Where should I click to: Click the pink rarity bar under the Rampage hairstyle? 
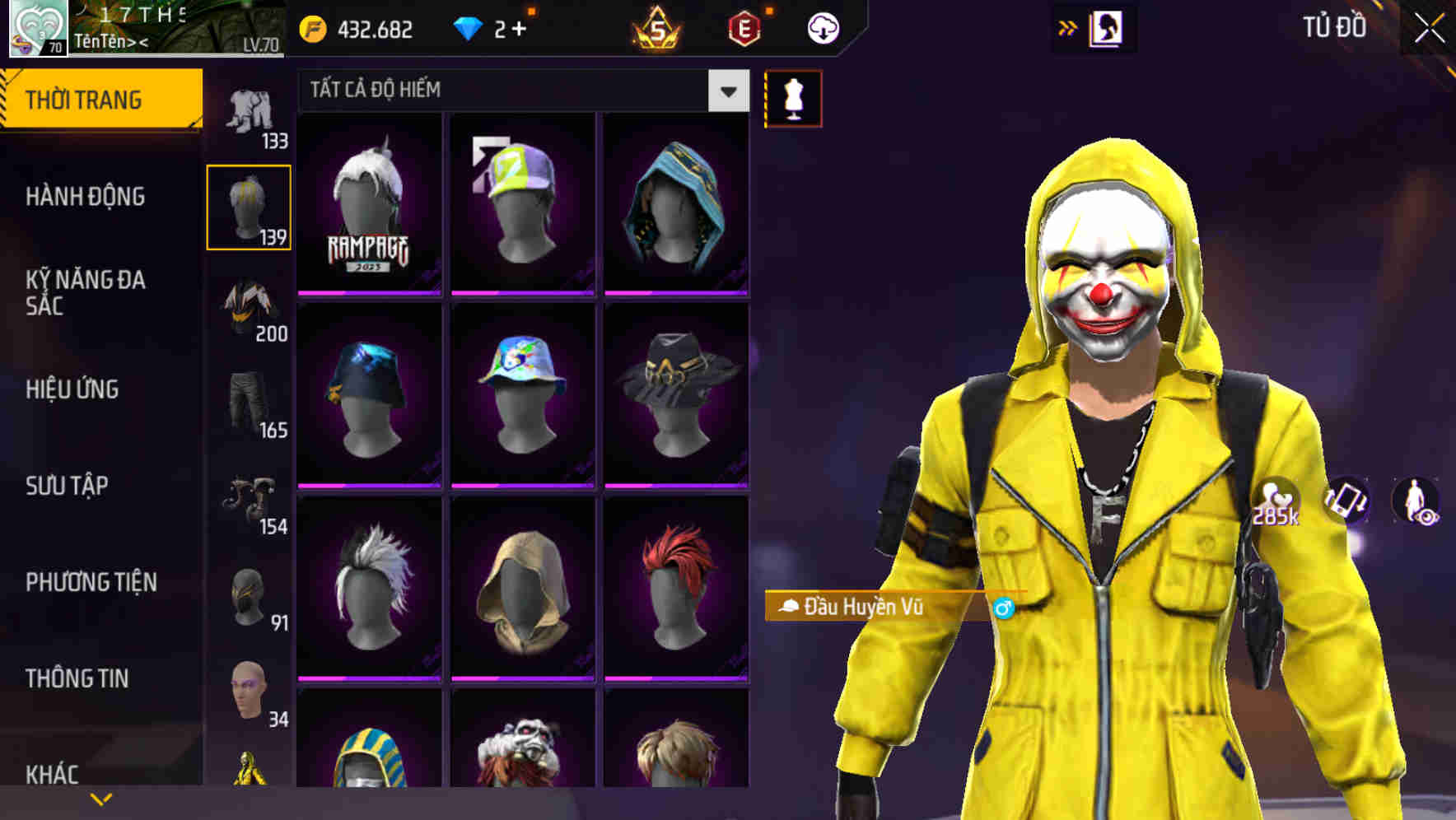pyautogui.click(x=368, y=291)
